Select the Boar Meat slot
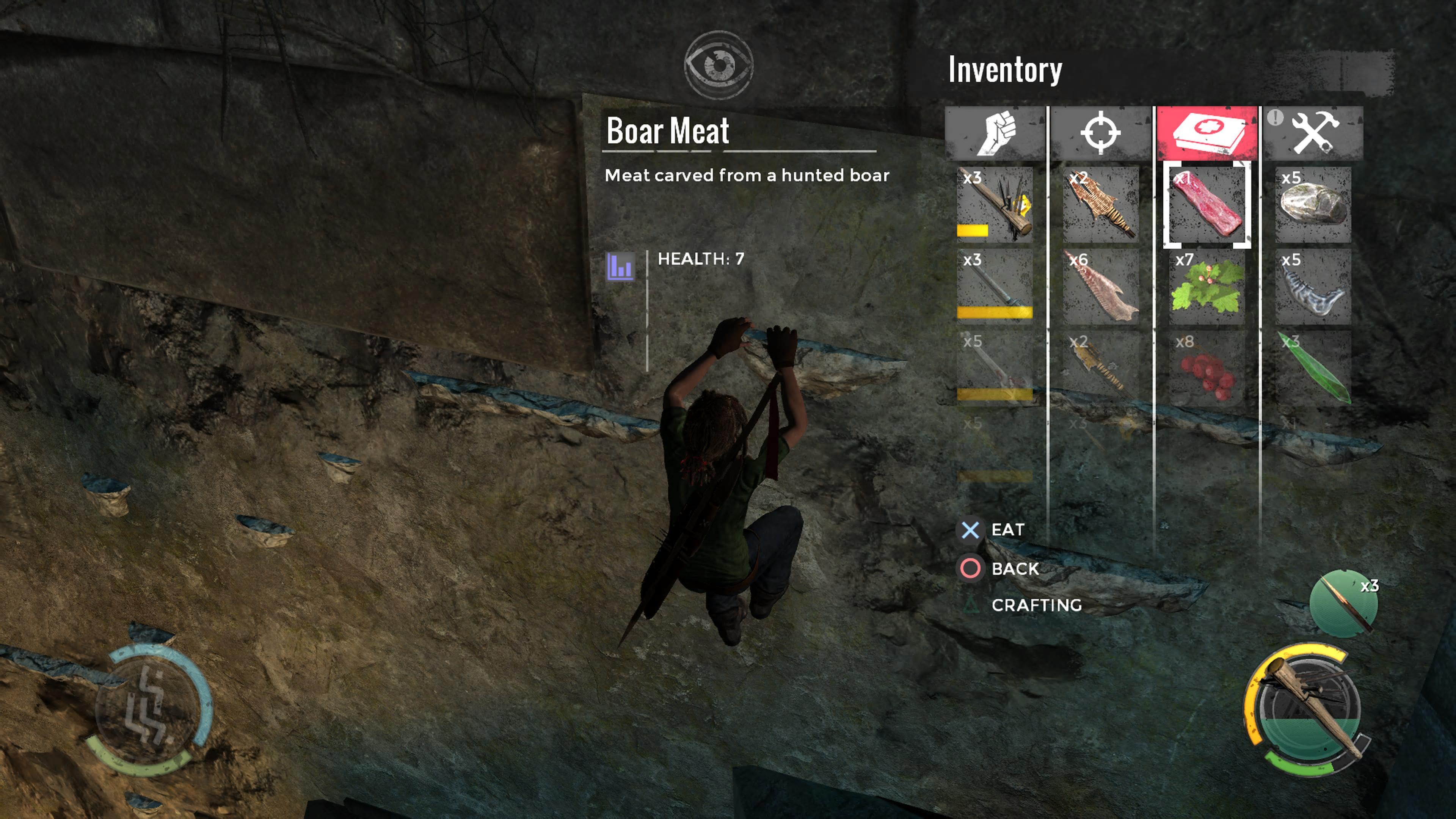 [x=1207, y=205]
